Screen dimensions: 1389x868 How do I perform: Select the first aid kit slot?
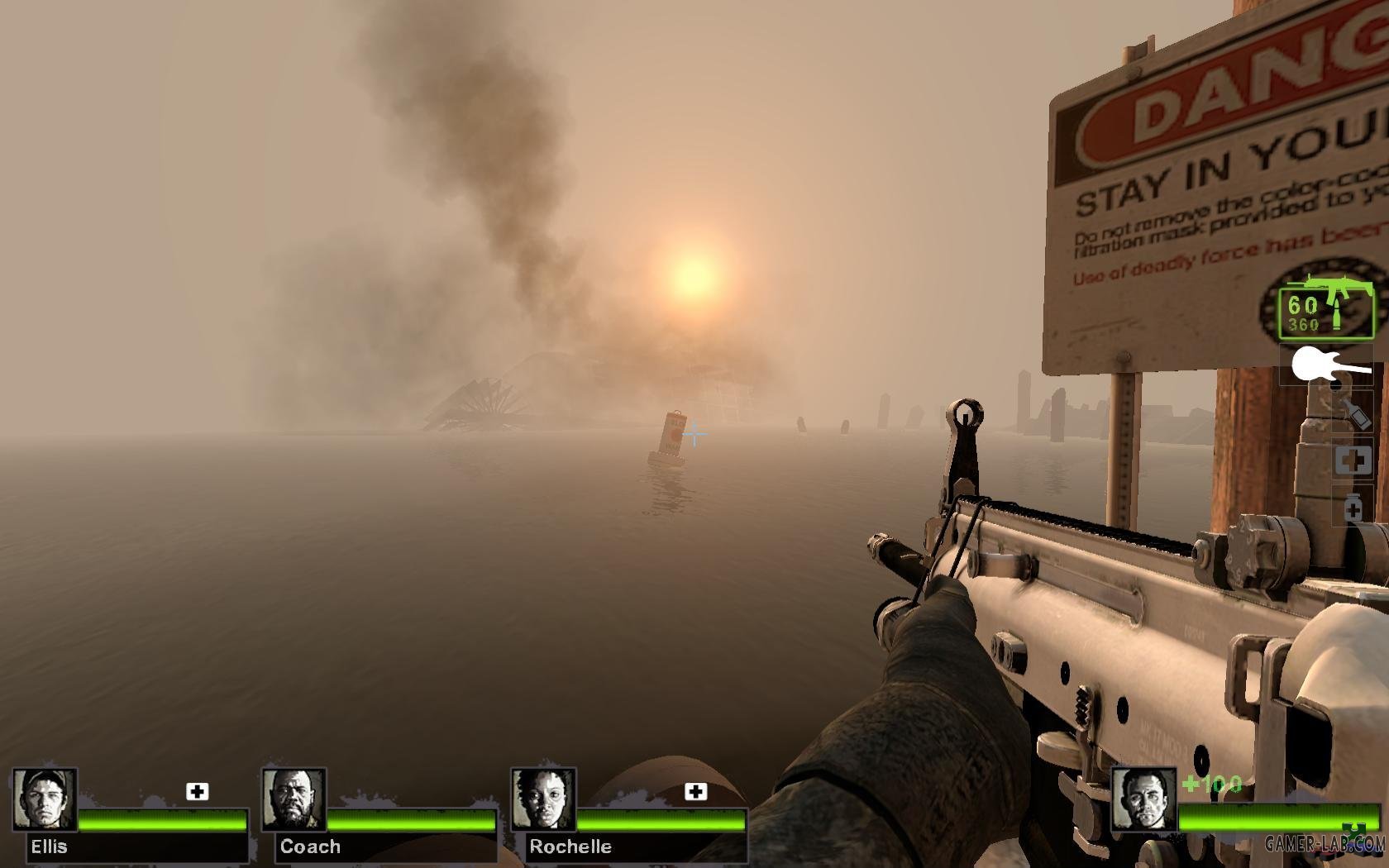tap(1353, 460)
